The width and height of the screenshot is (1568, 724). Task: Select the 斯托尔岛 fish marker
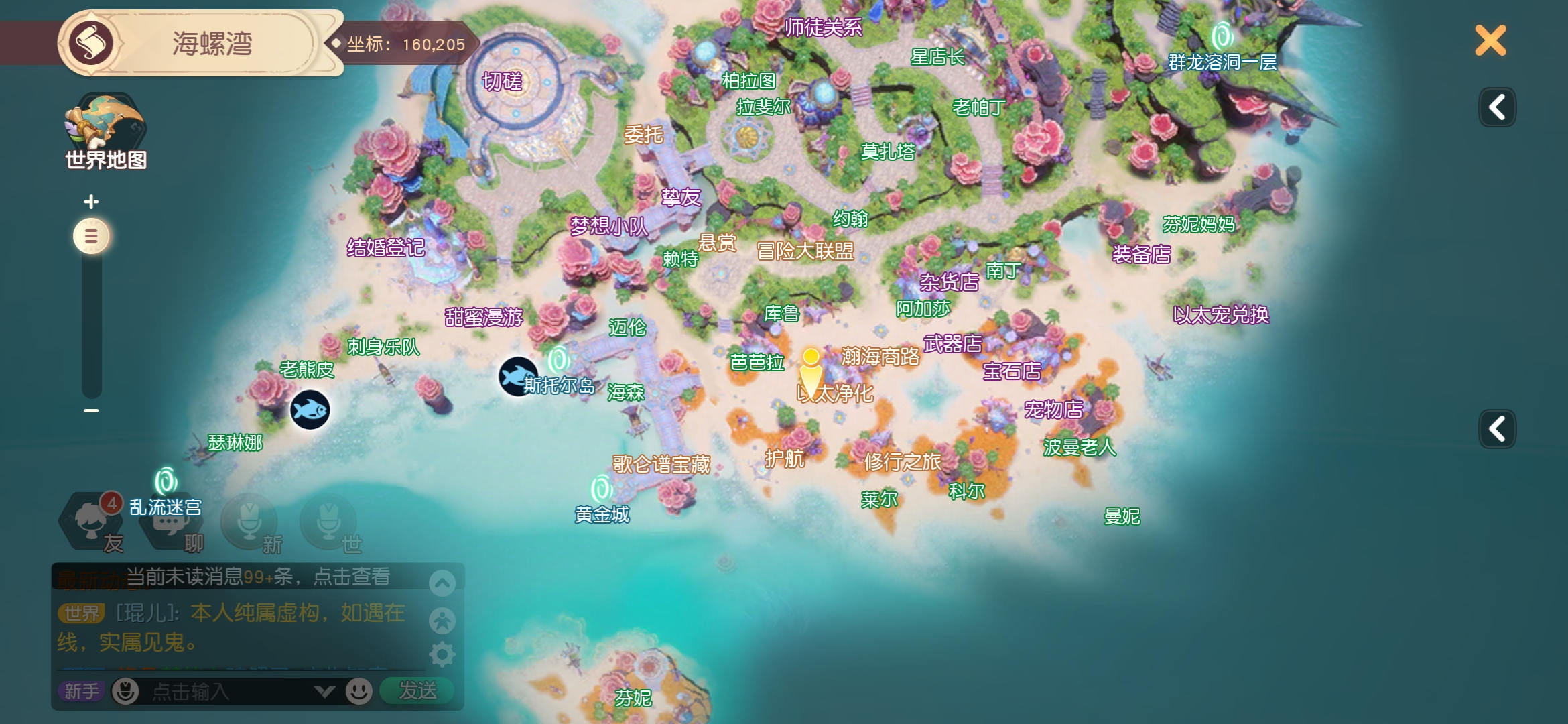coord(518,377)
